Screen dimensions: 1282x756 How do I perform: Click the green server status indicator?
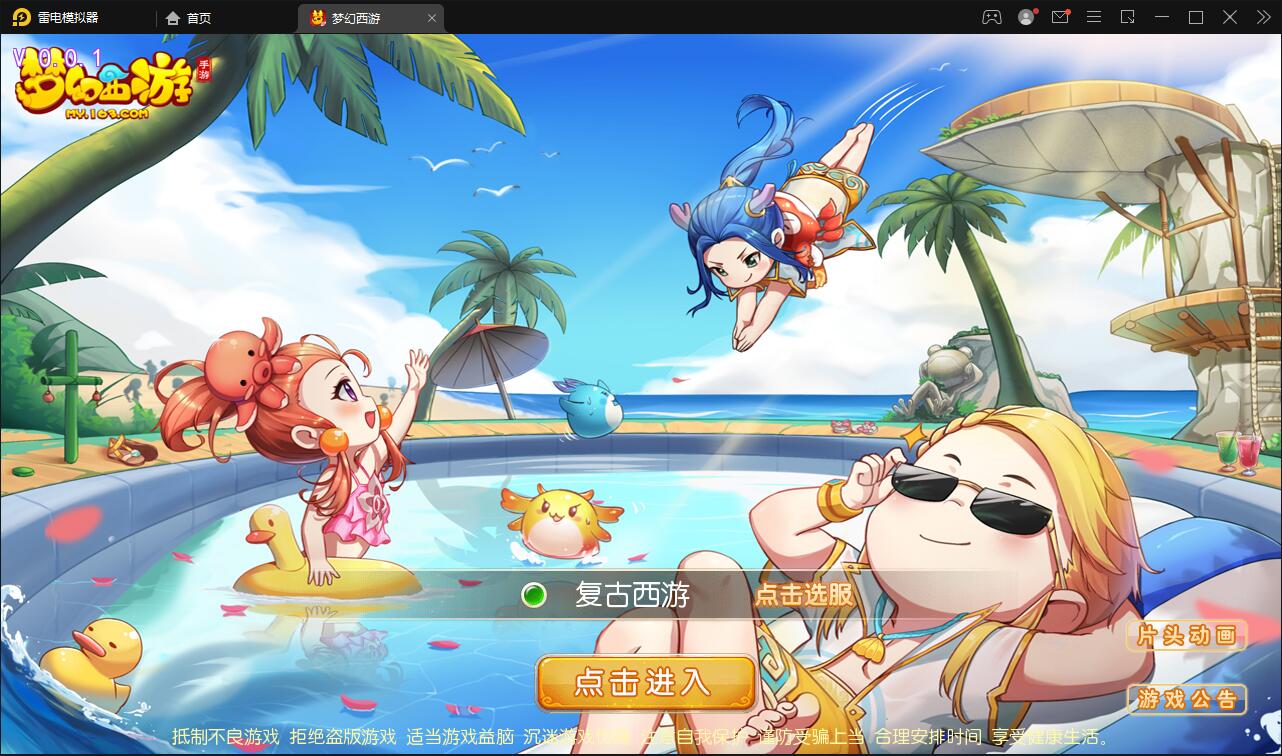point(534,594)
